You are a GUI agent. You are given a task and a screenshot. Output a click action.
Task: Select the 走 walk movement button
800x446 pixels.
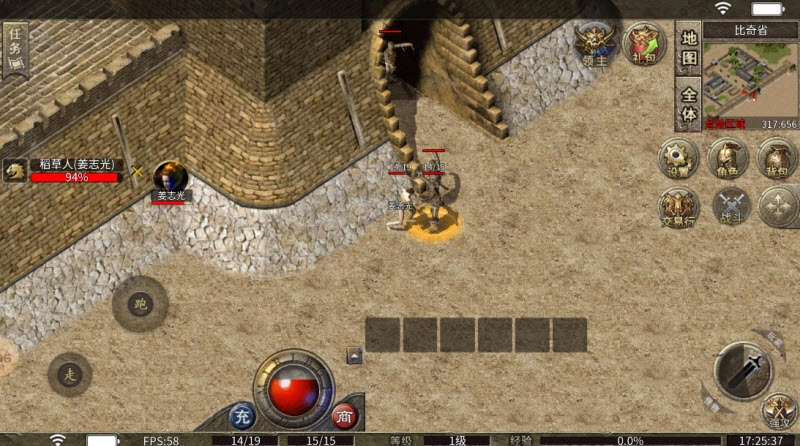(x=70, y=374)
